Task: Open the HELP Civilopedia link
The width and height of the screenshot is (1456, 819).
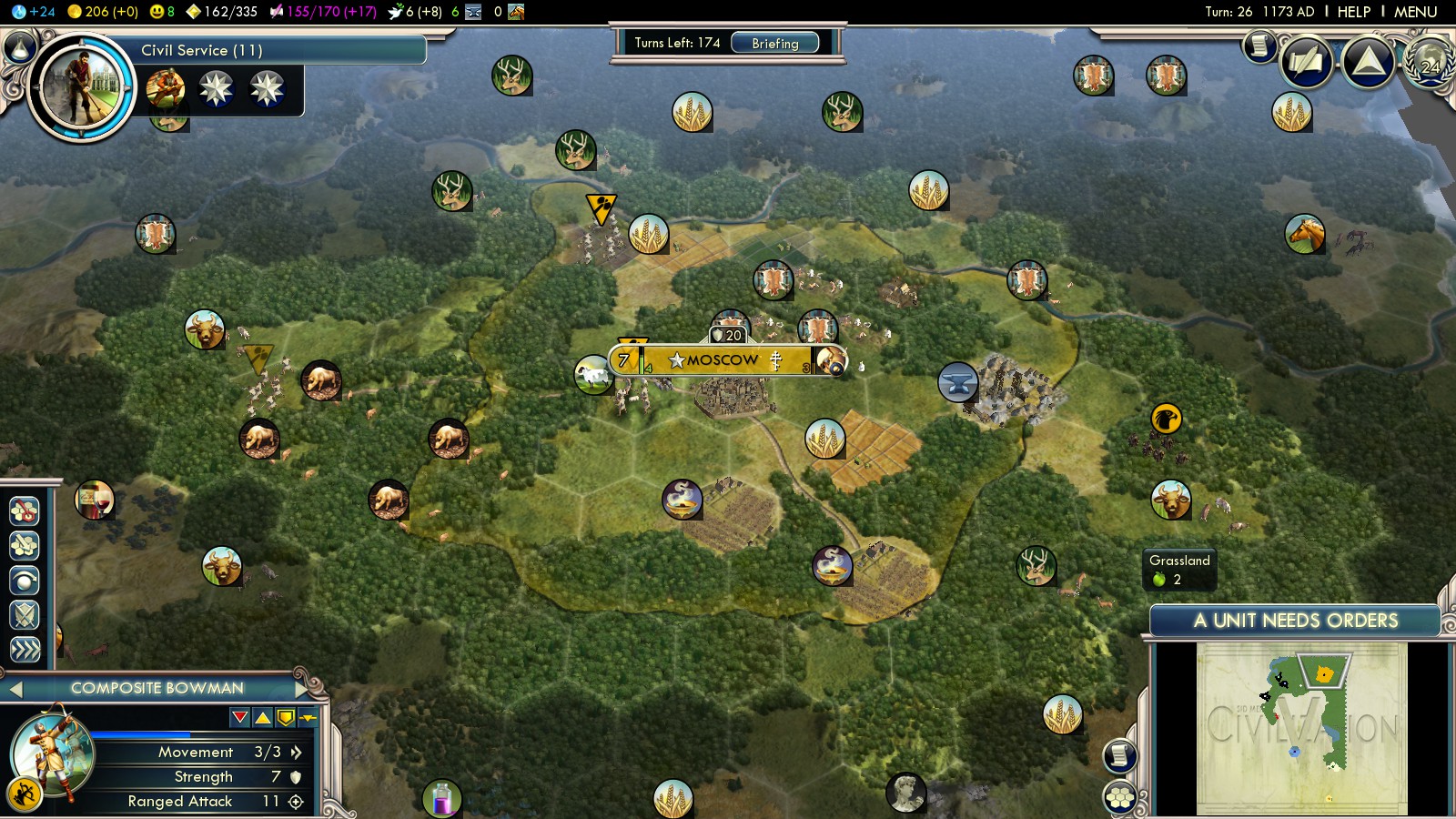Action: pyautogui.click(x=1353, y=12)
